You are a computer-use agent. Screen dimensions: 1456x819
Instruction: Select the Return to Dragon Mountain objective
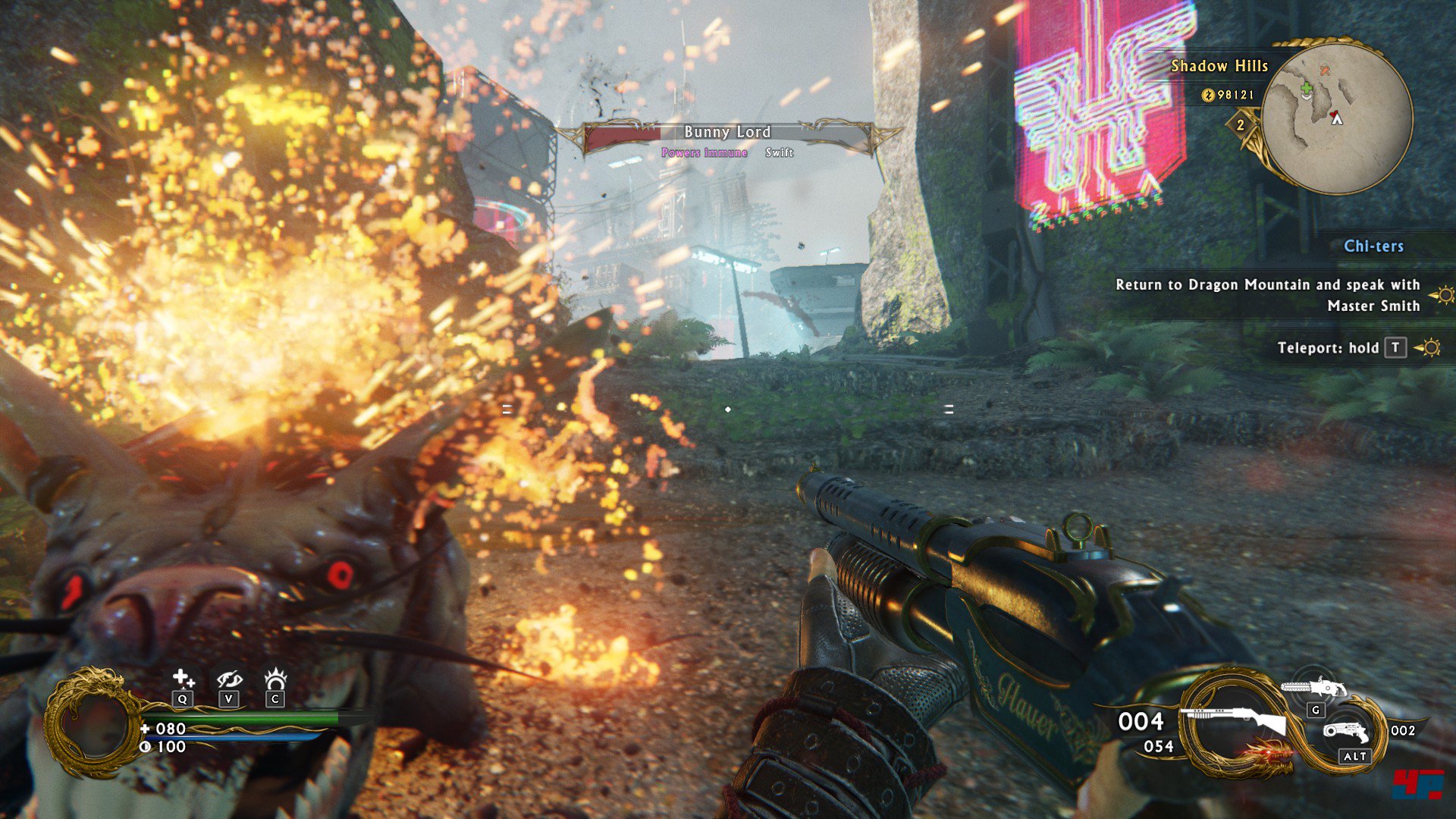(1267, 295)
